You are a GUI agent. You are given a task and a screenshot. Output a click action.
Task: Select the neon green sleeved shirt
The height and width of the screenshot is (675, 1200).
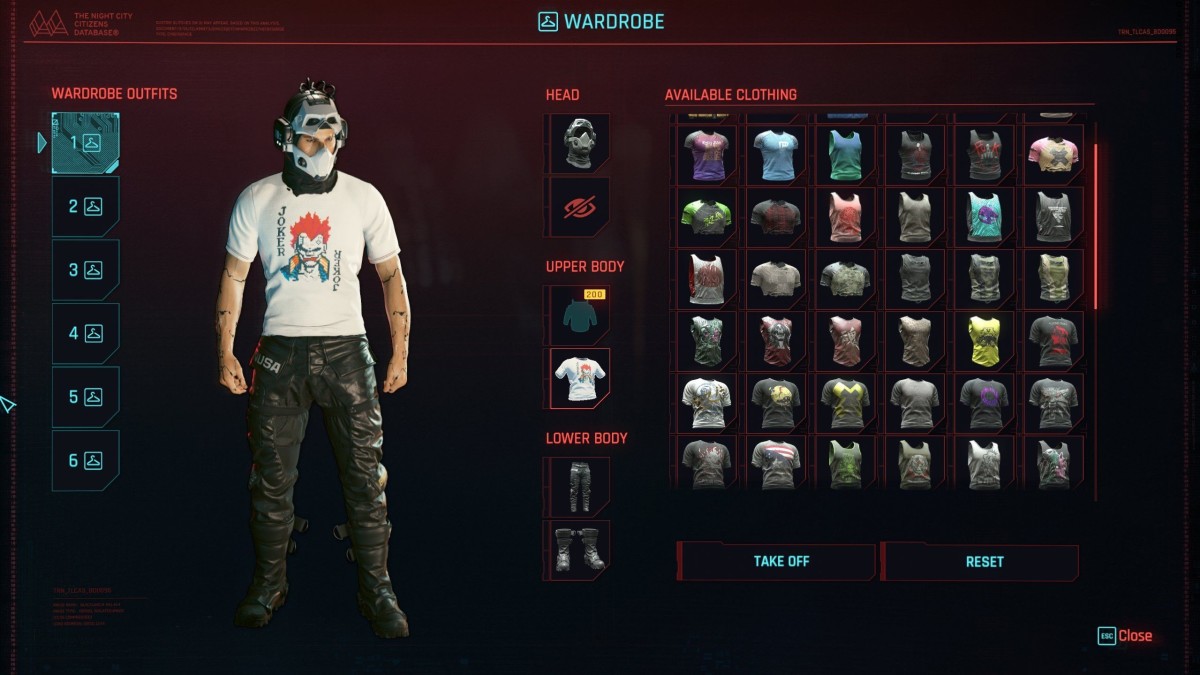707,216
